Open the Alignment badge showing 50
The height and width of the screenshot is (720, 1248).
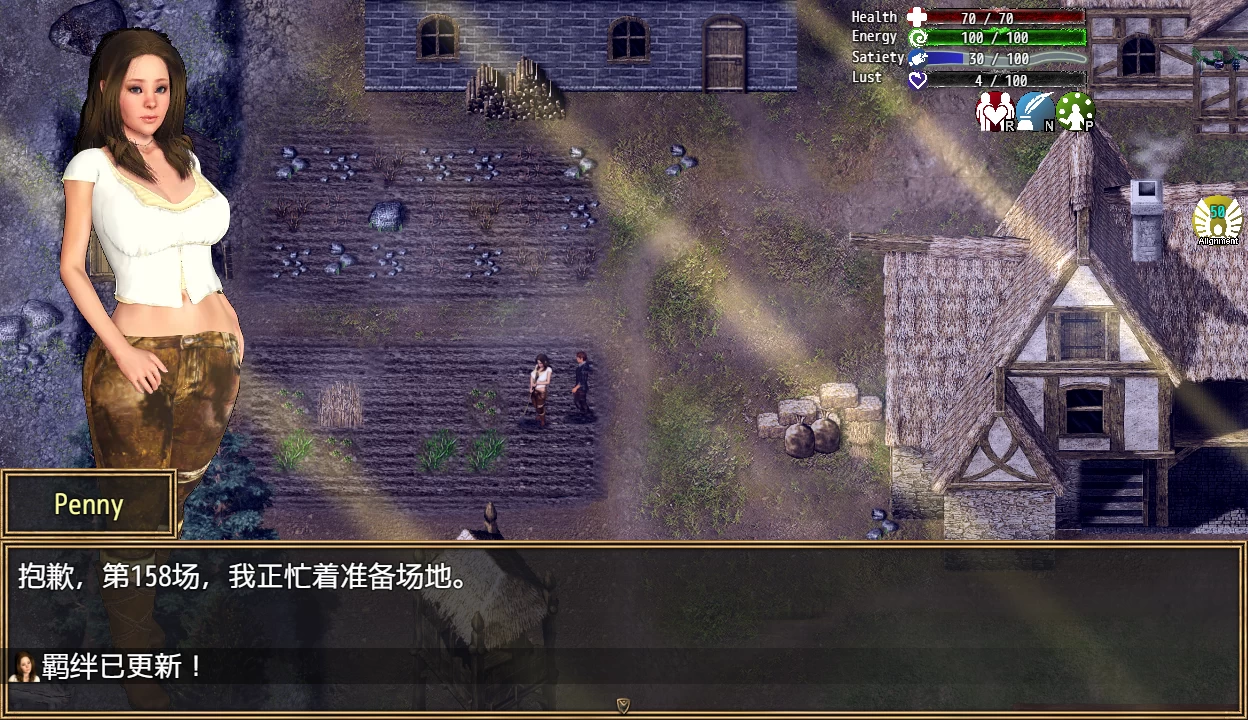pyautogui.click(x=1217, y=220)
